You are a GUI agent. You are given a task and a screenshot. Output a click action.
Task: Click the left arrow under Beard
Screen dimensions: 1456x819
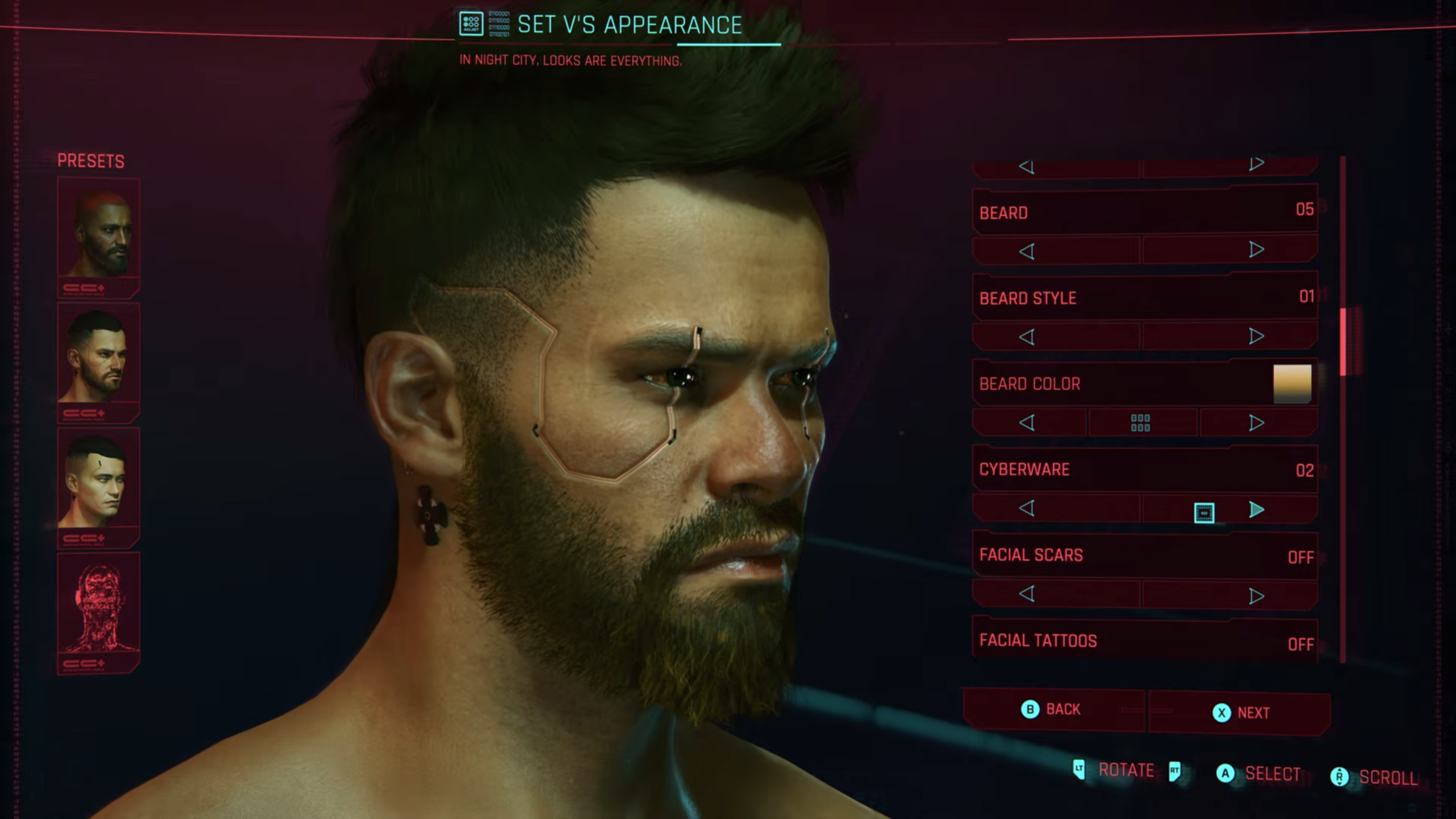tap(1027, 250)
